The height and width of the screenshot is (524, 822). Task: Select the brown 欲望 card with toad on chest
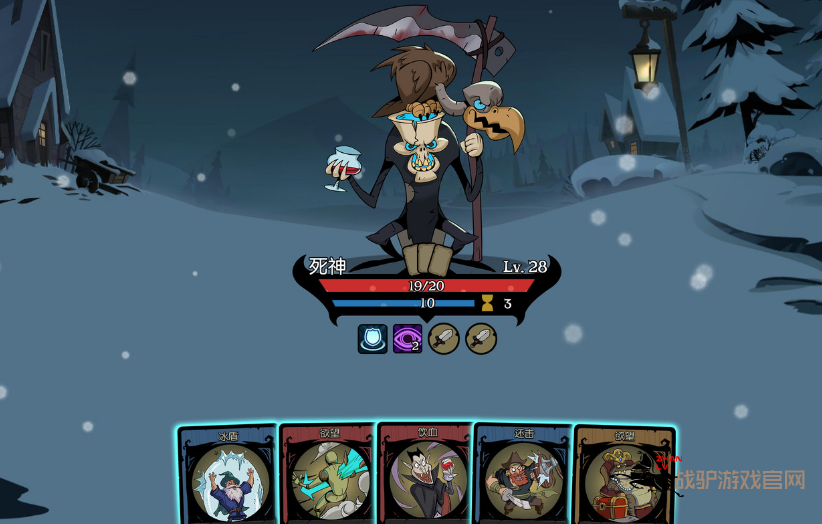(623, 477)
